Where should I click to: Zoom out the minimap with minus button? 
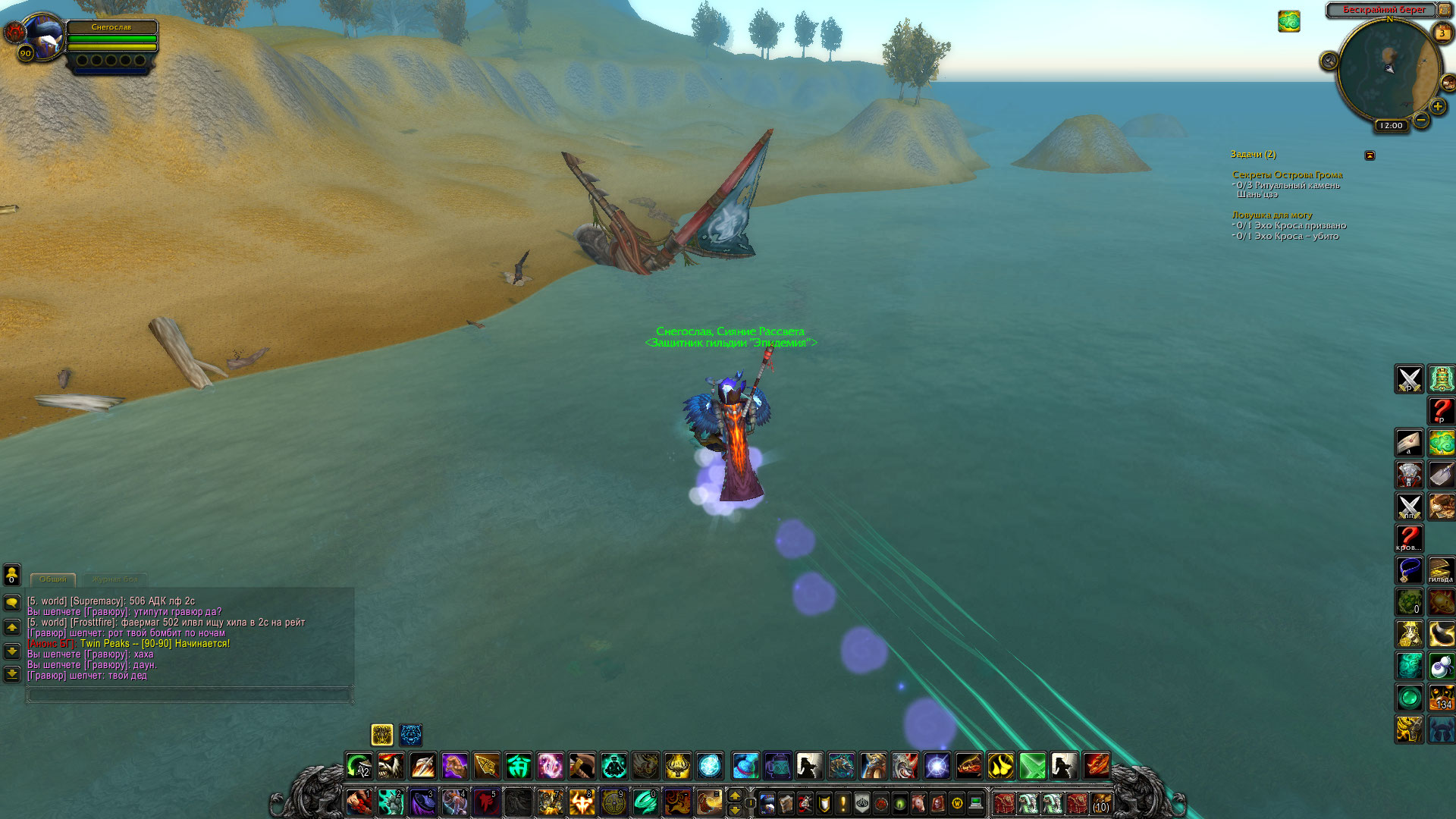(x=1421, y=120)
